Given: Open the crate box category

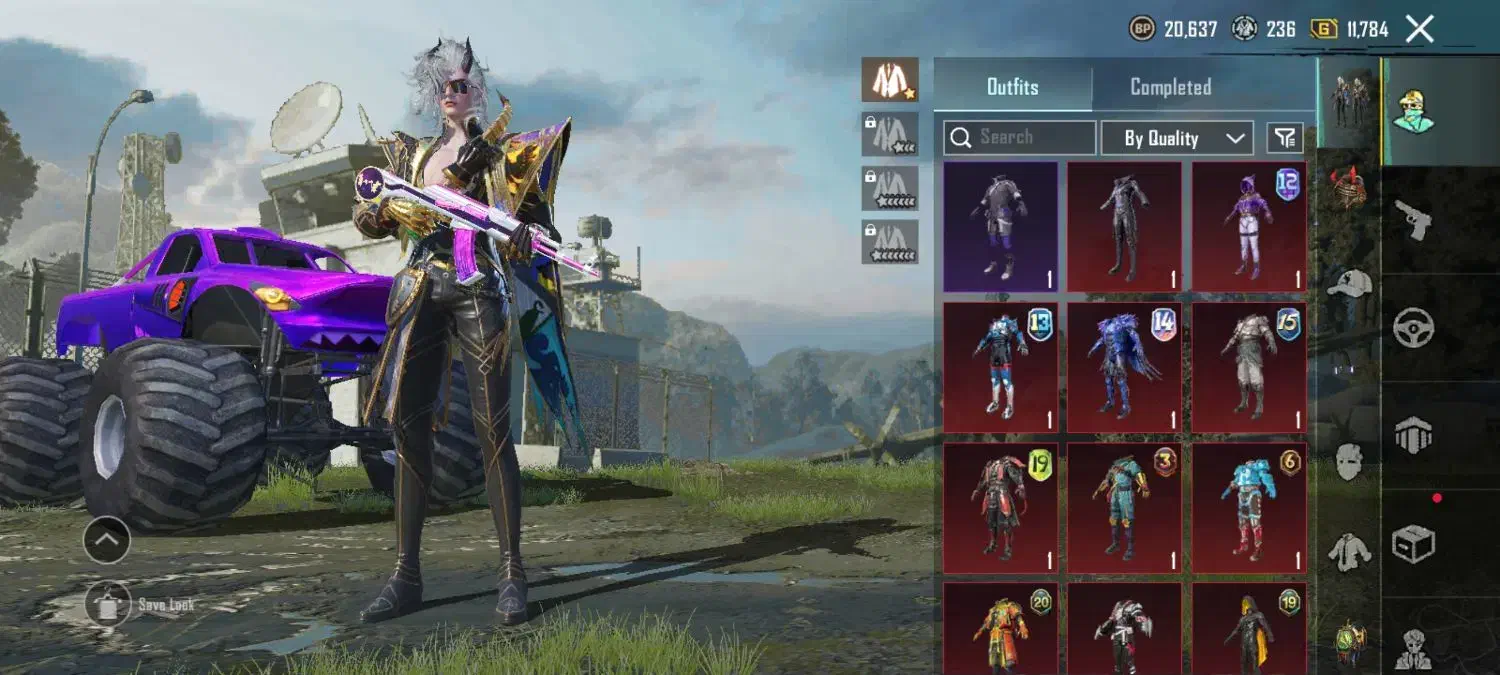Looking at the screenshot, I should [x=1414, y=544].
